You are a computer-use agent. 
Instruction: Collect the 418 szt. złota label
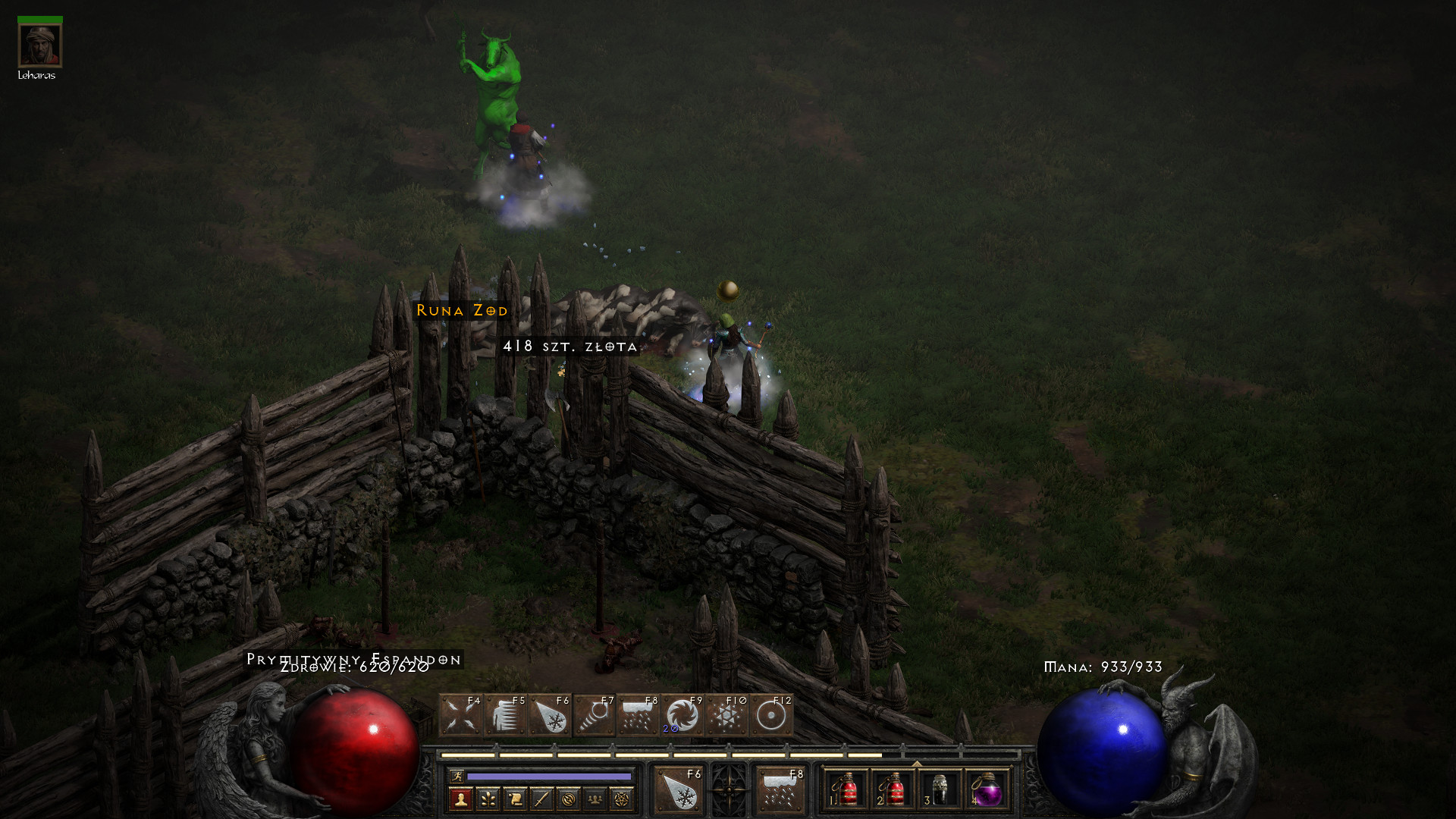tap(570, 347)
